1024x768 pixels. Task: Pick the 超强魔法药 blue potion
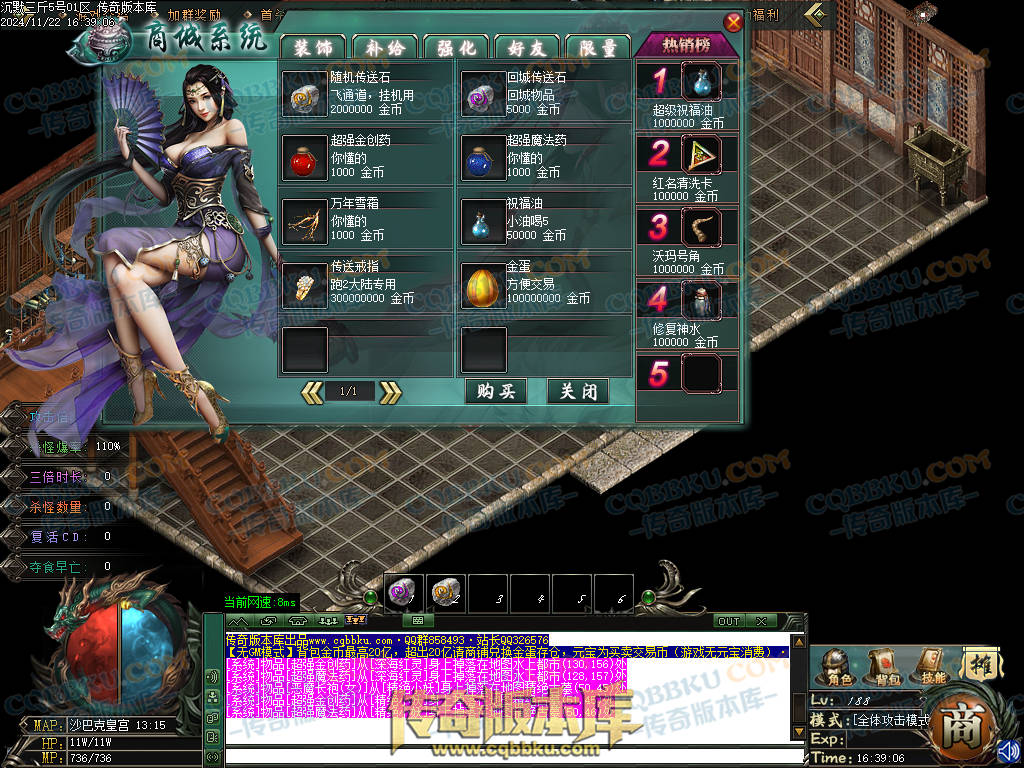[481, 157]
